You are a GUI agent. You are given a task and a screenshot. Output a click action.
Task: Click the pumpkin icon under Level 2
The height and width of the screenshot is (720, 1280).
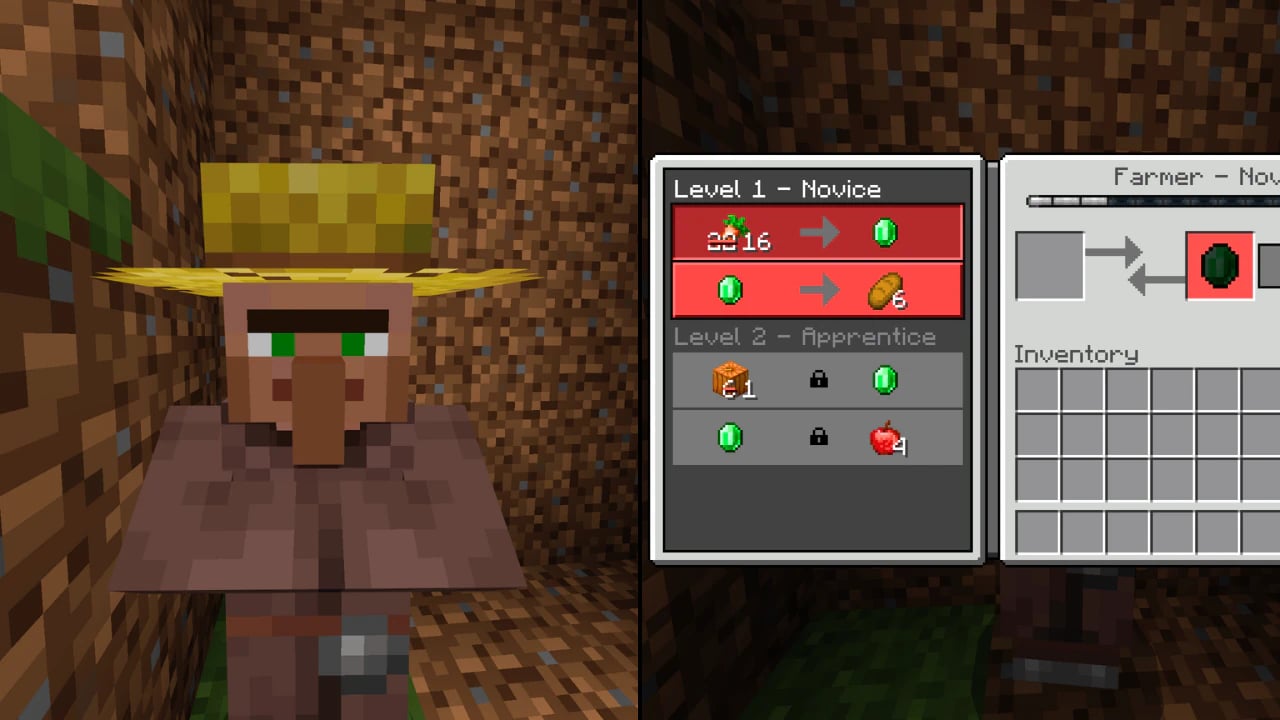pyautogui.click(x=730, y=379)
